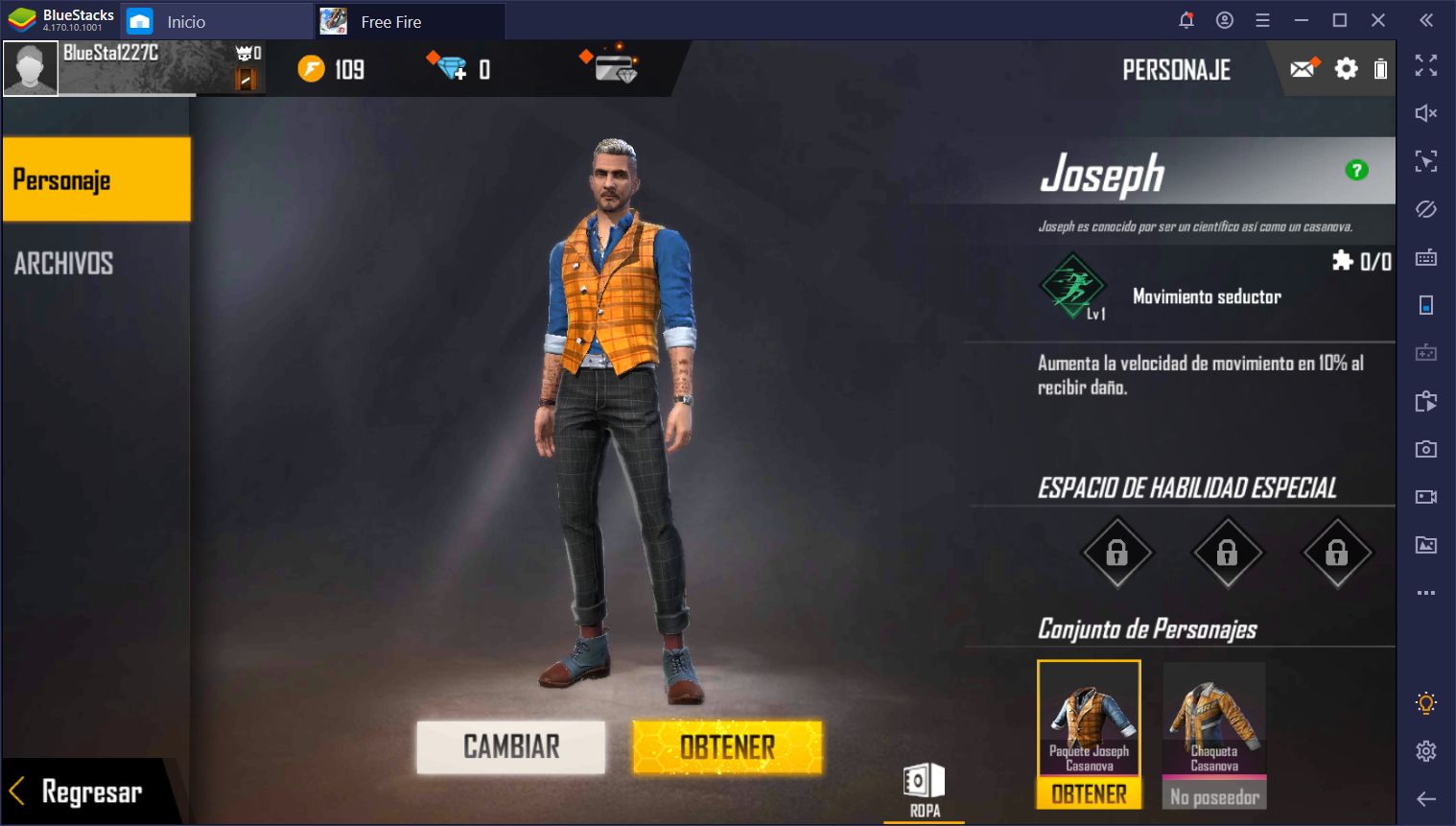Close the BlueStacks window

[1378, 20]
